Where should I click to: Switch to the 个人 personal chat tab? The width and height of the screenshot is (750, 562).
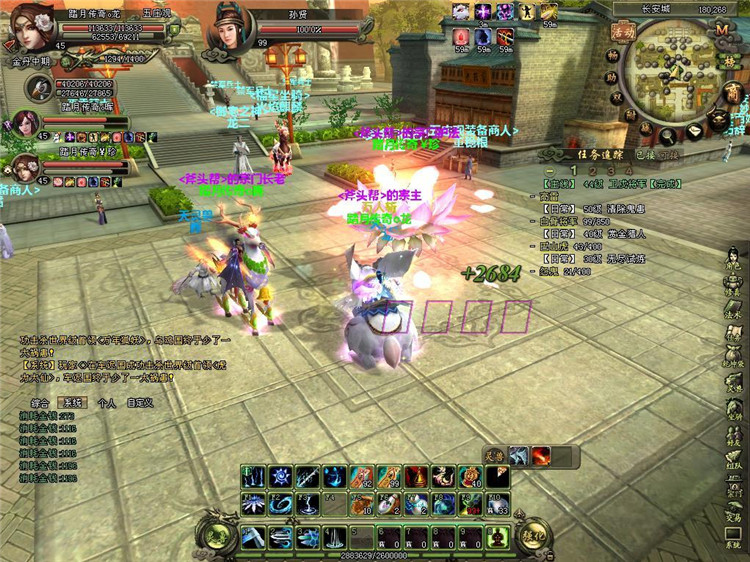point(107,402)
